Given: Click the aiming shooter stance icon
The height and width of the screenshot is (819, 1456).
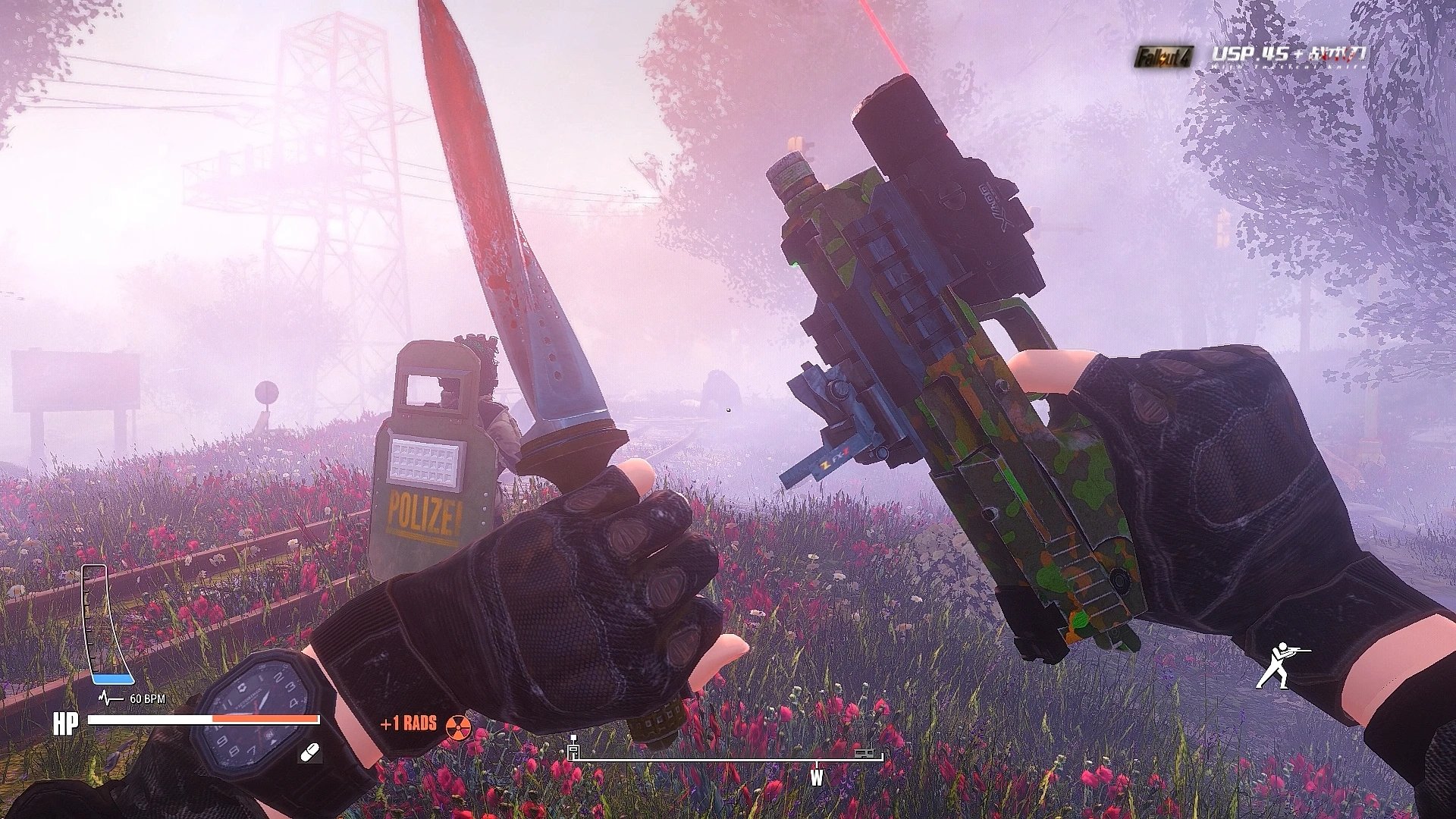Looking at the screenshot, I should (1282, 666).
